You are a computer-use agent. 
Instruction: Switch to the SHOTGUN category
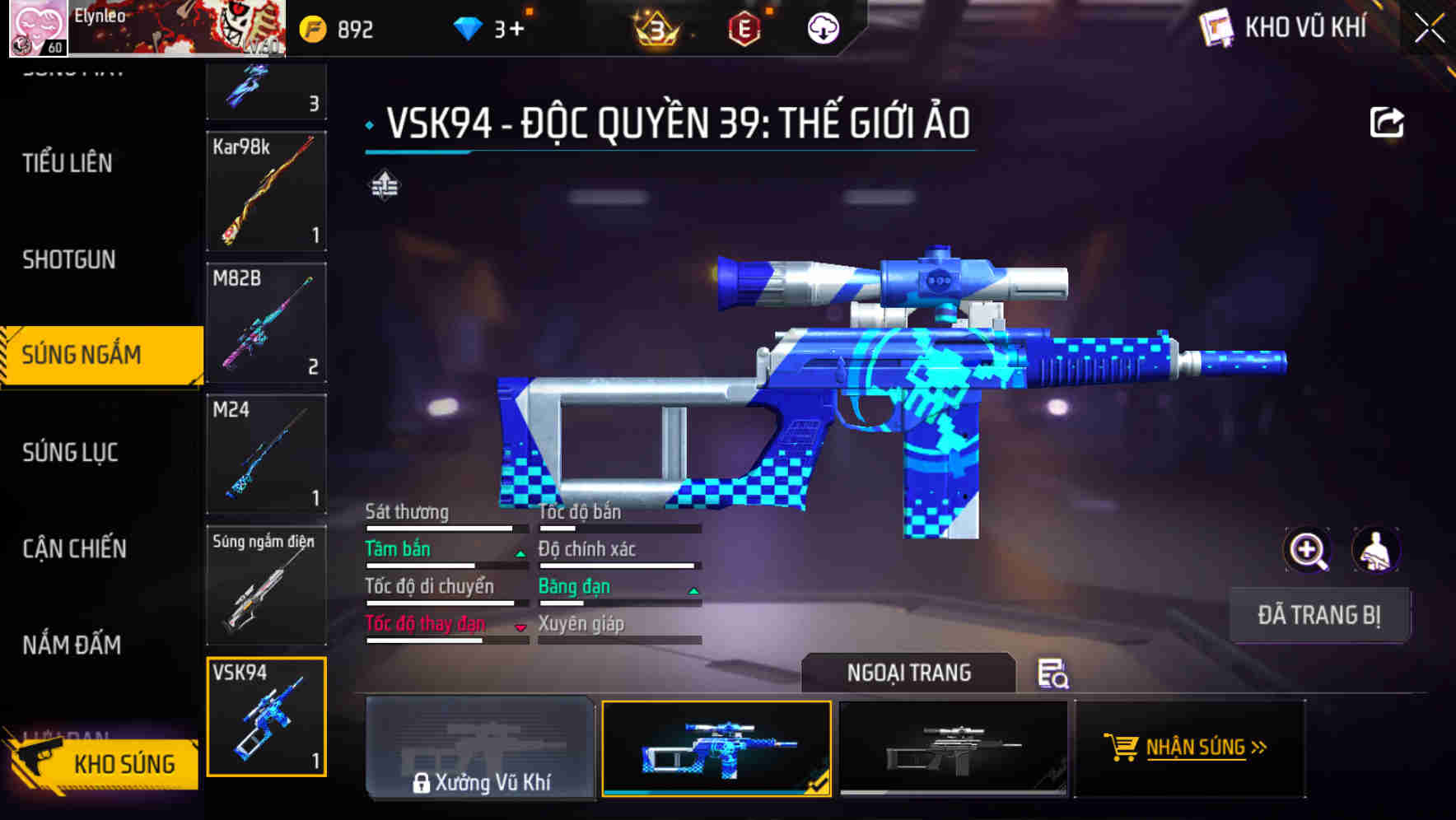pyautogui.click(x=68, y=259)
